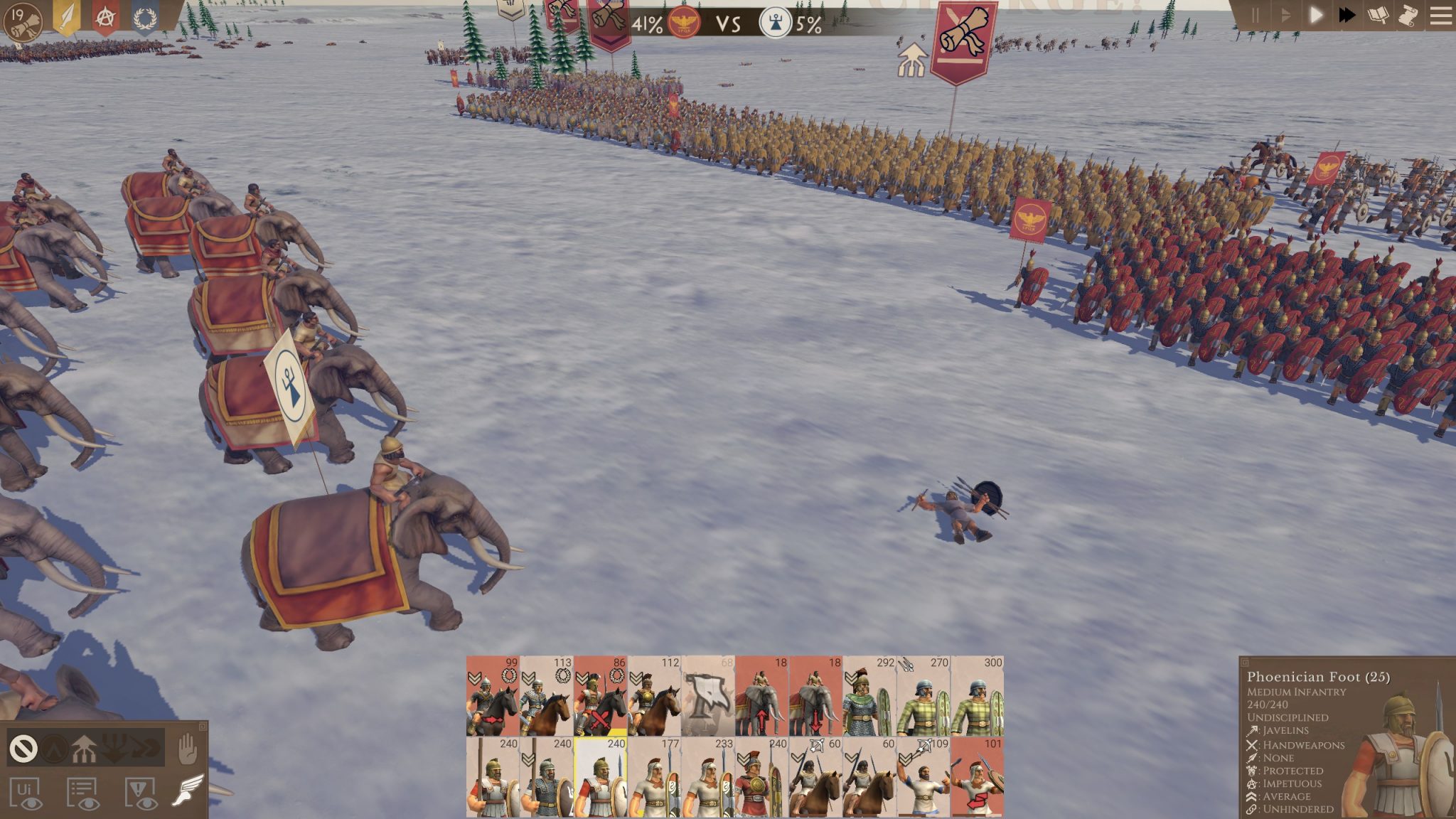This screenshot has width=1456, height=819.
Task: Pause the battle
Action: point(1255,16)
